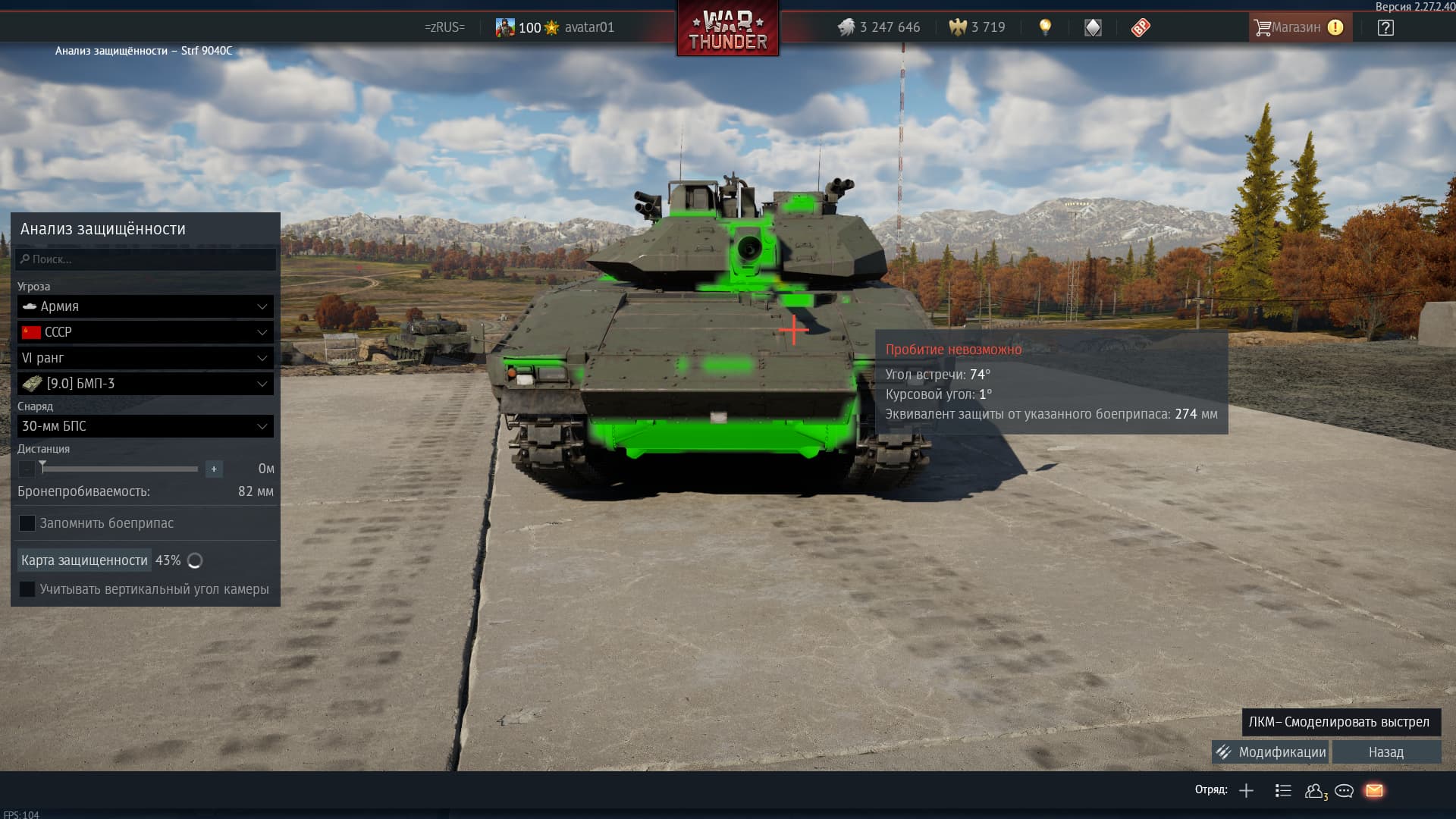
Task: Go back with the Назад button
Action: coord(1385,752)
